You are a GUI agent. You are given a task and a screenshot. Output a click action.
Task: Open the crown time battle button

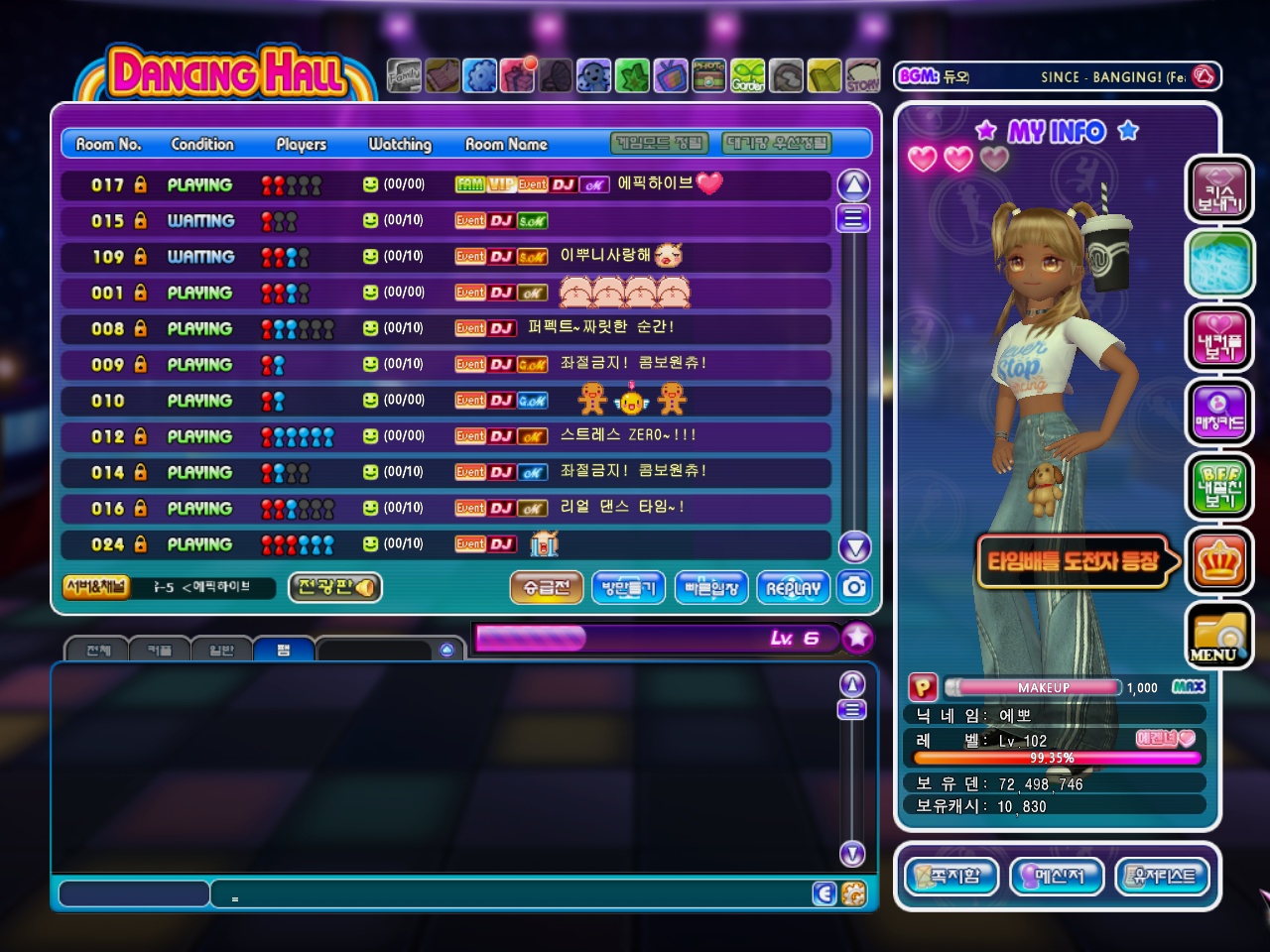point(1219,561)
